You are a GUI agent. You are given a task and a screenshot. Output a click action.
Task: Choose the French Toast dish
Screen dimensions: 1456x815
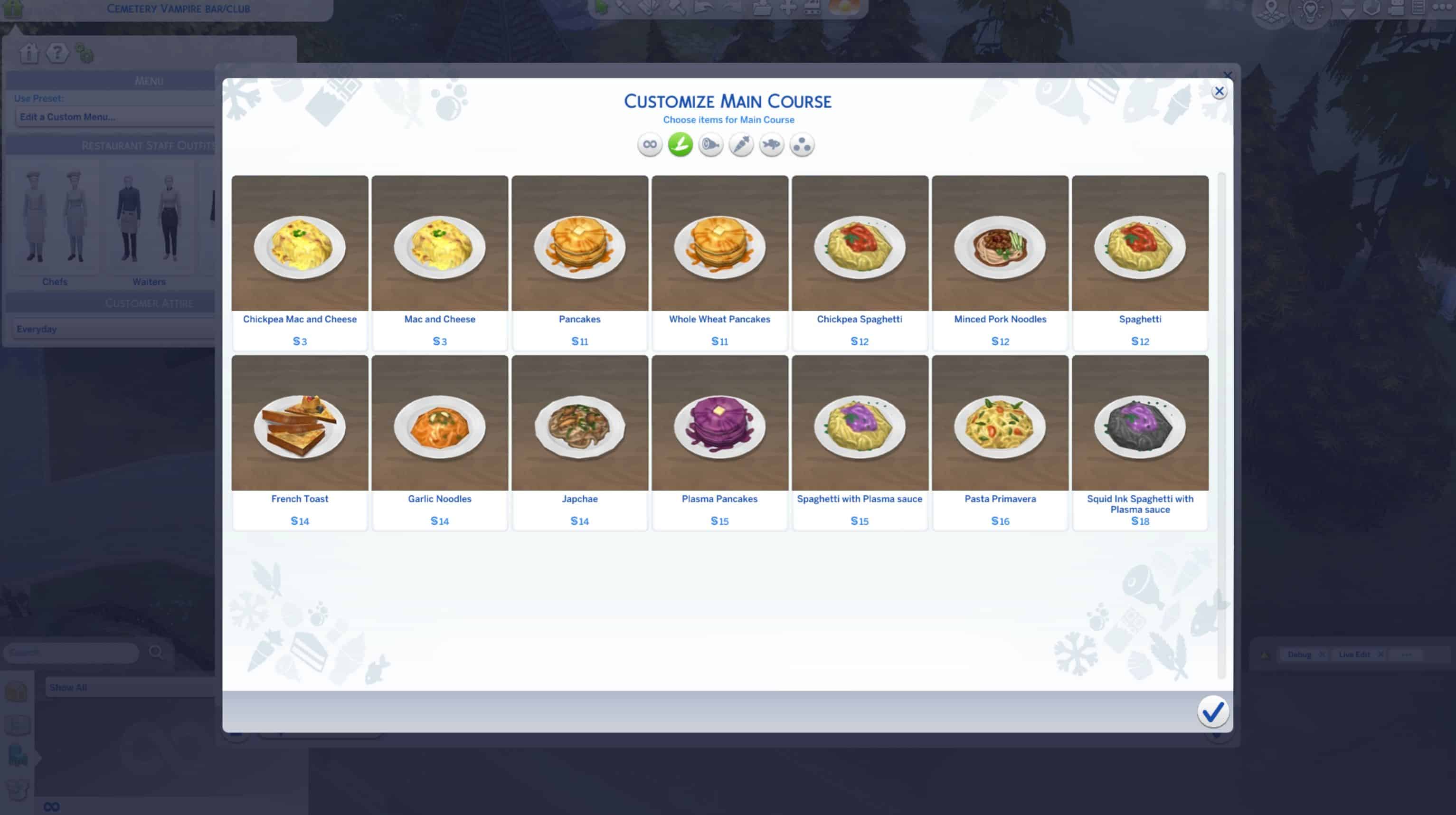pyautogui.click(x=300, y=428)
